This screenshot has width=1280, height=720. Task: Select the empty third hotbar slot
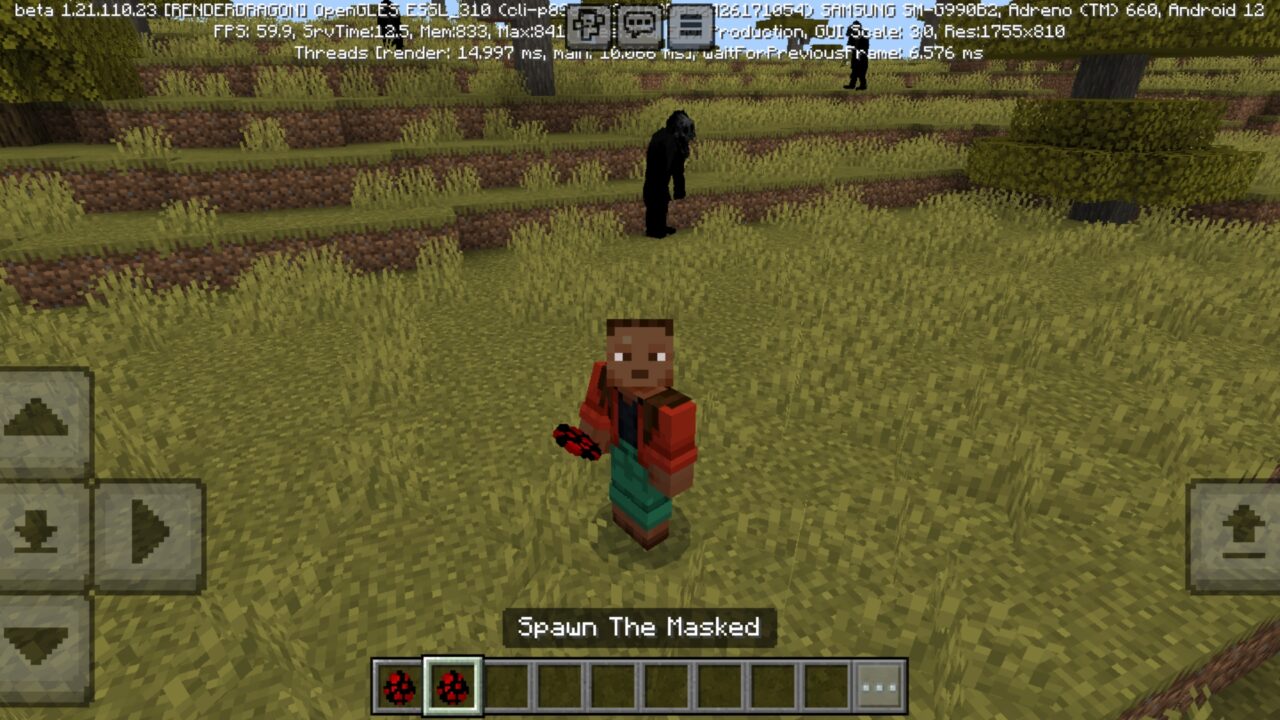tap(507, 686)
